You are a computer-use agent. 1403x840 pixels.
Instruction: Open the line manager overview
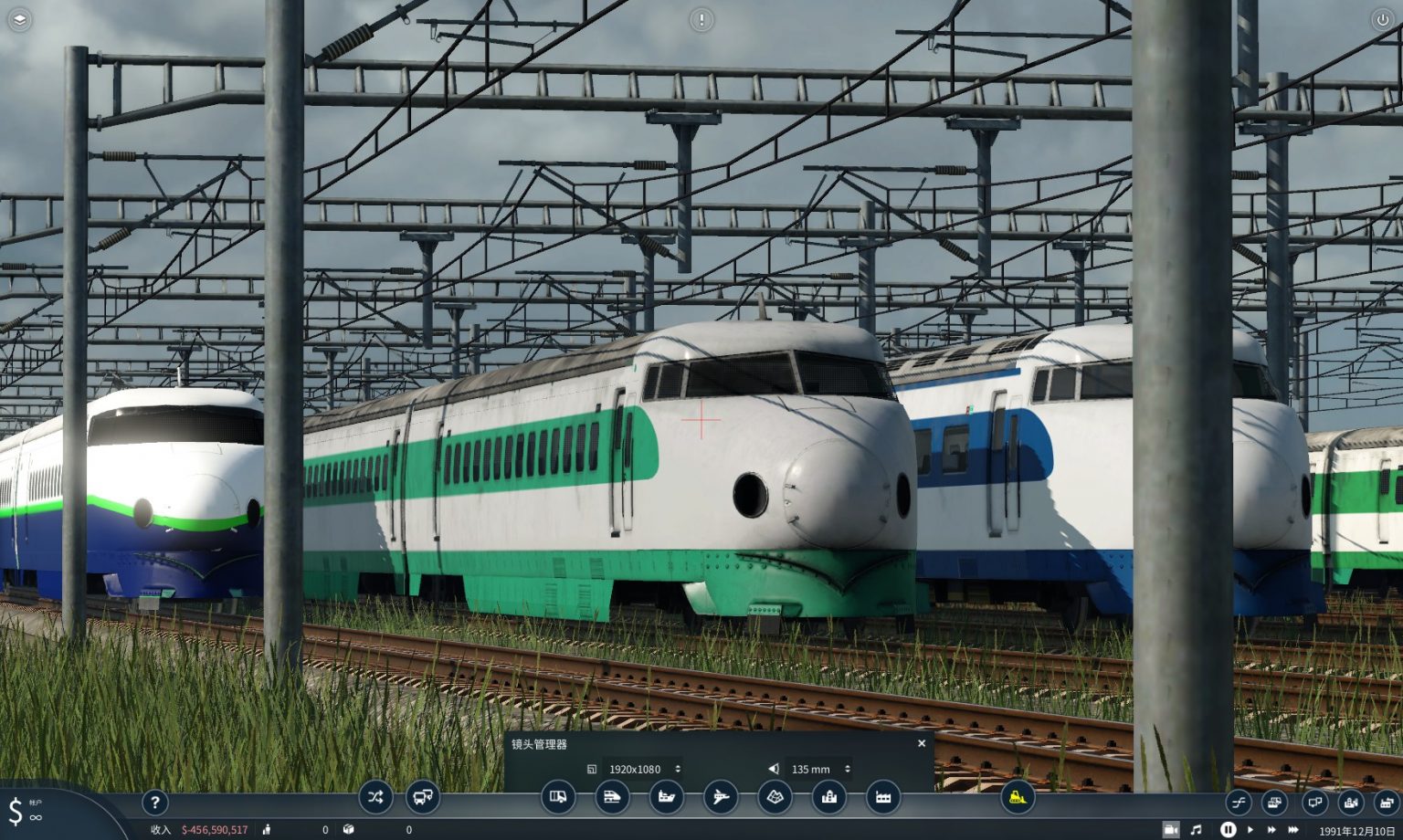[376, 796]
